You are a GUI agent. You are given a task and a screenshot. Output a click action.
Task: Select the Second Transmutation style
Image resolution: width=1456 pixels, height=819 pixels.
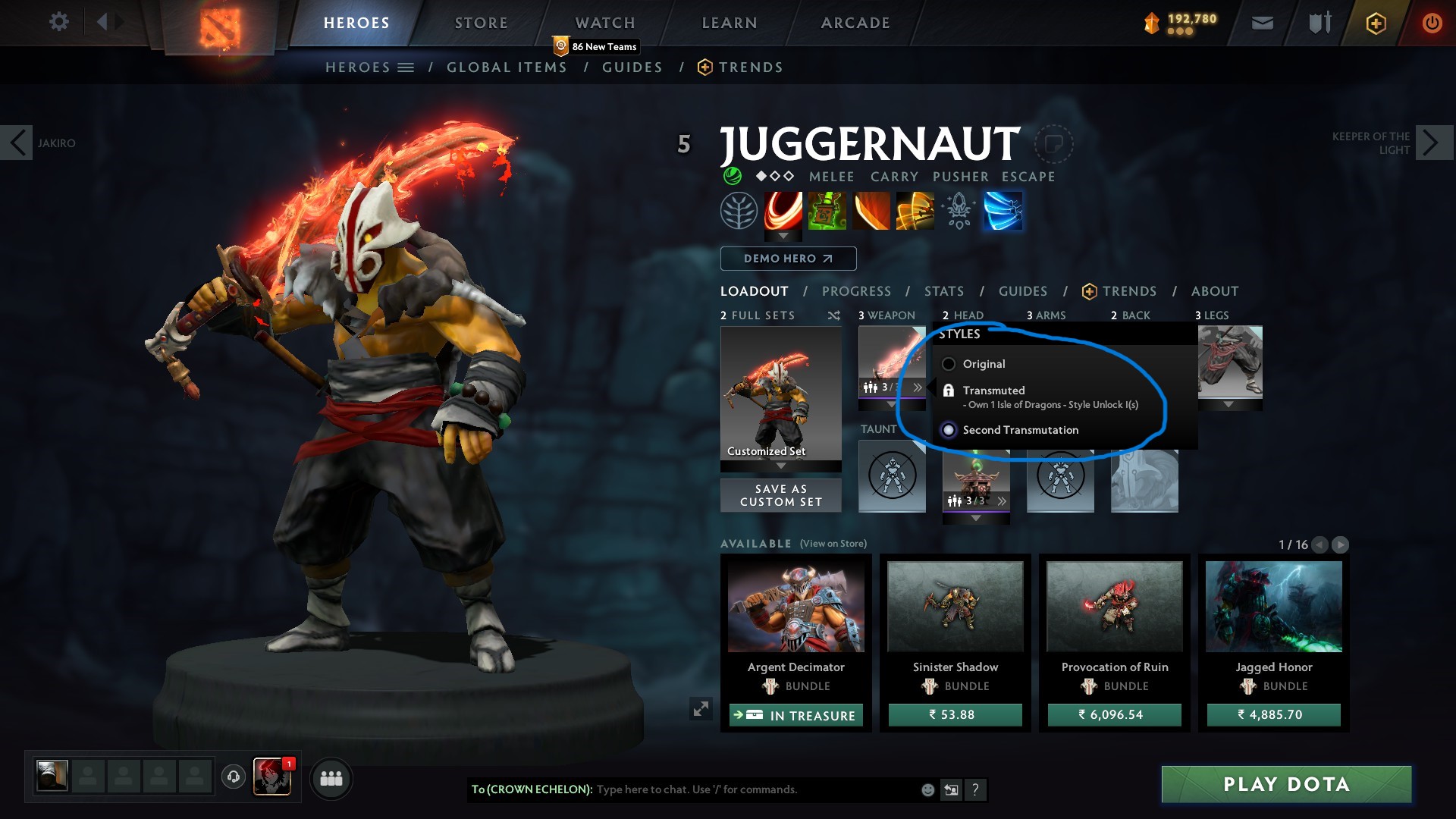coord(949,430)
